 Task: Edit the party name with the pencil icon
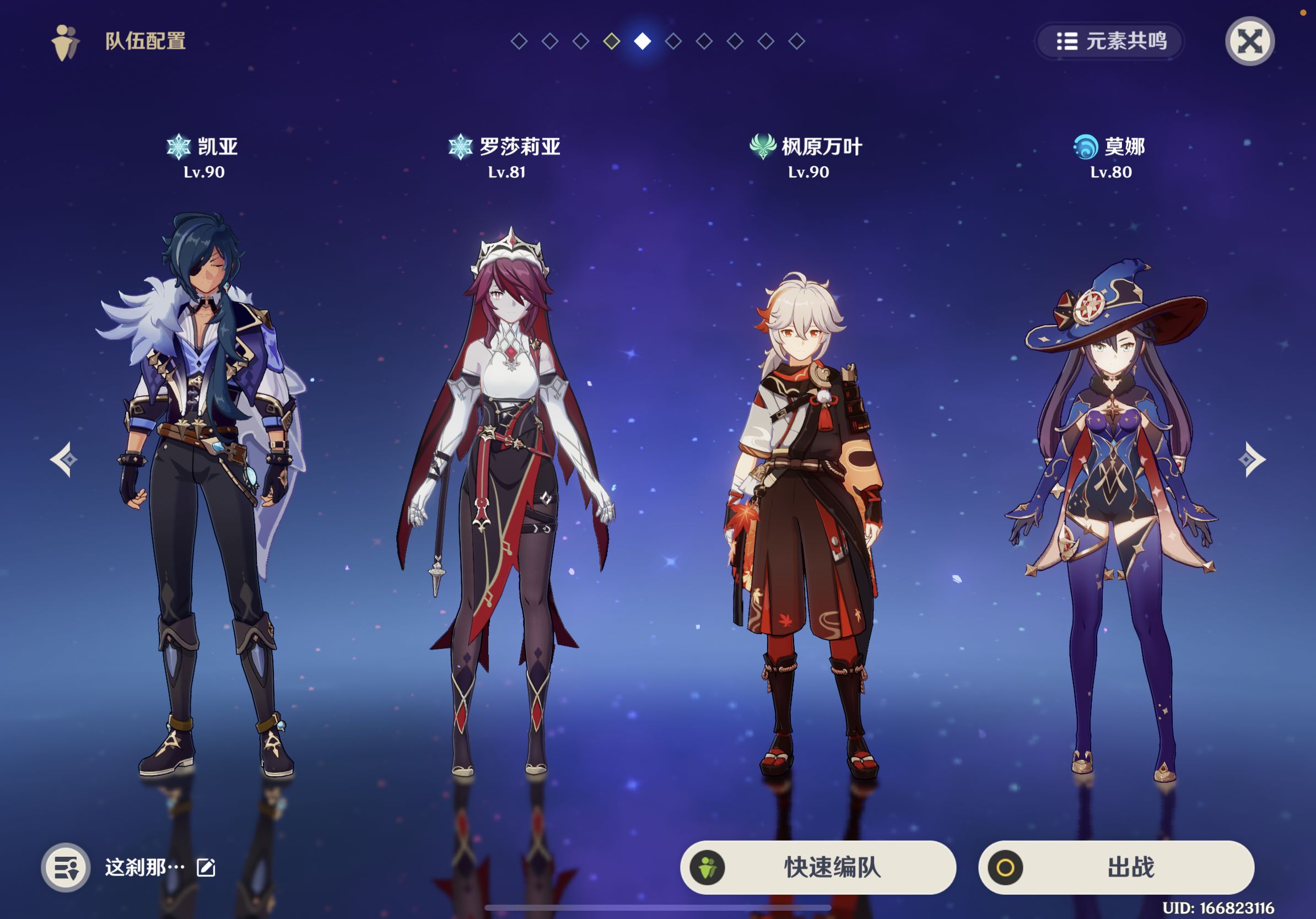[x=206, y=867]
